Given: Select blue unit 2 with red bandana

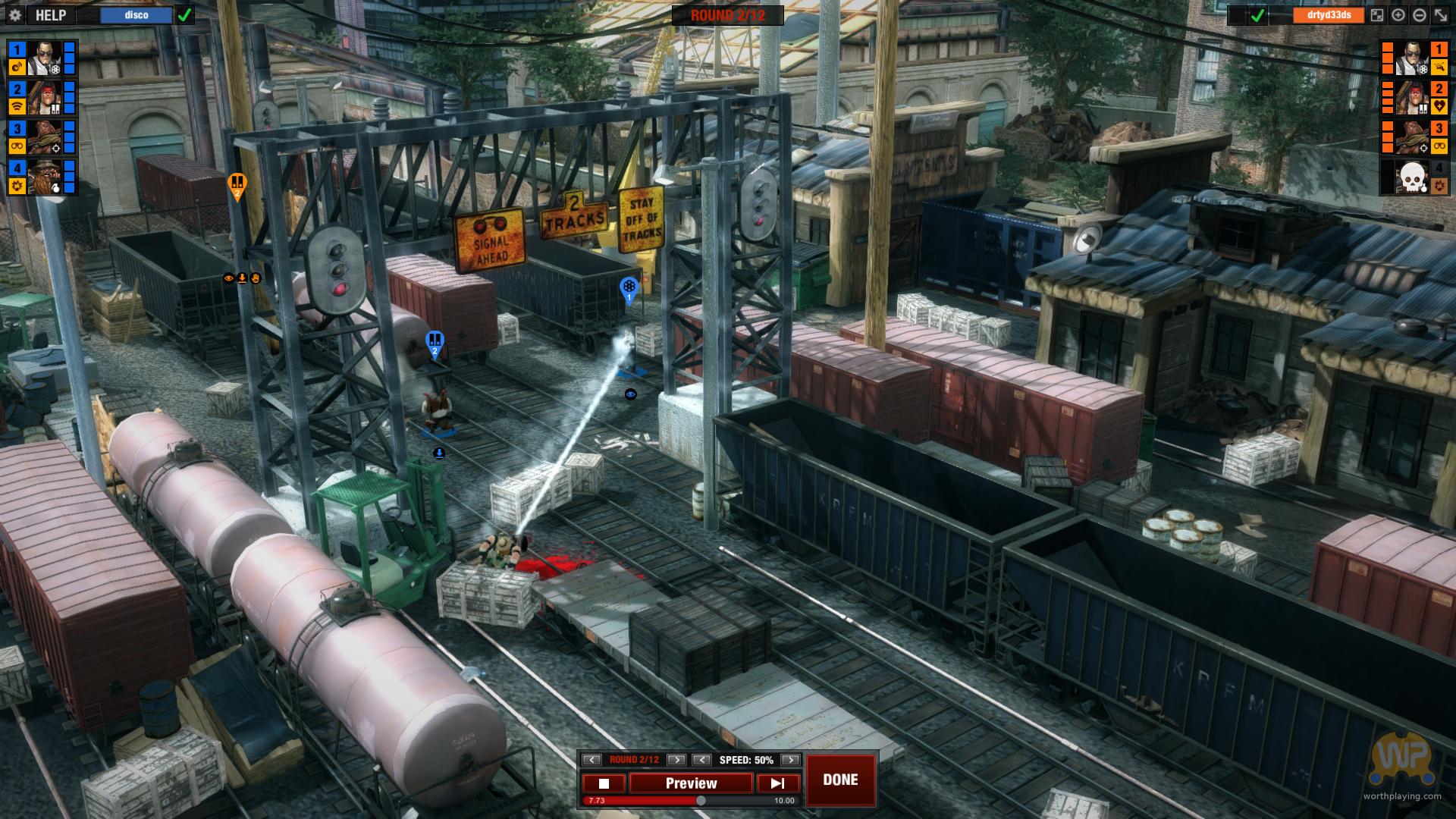Looking at the screenshot, I should tap(45, 98).
